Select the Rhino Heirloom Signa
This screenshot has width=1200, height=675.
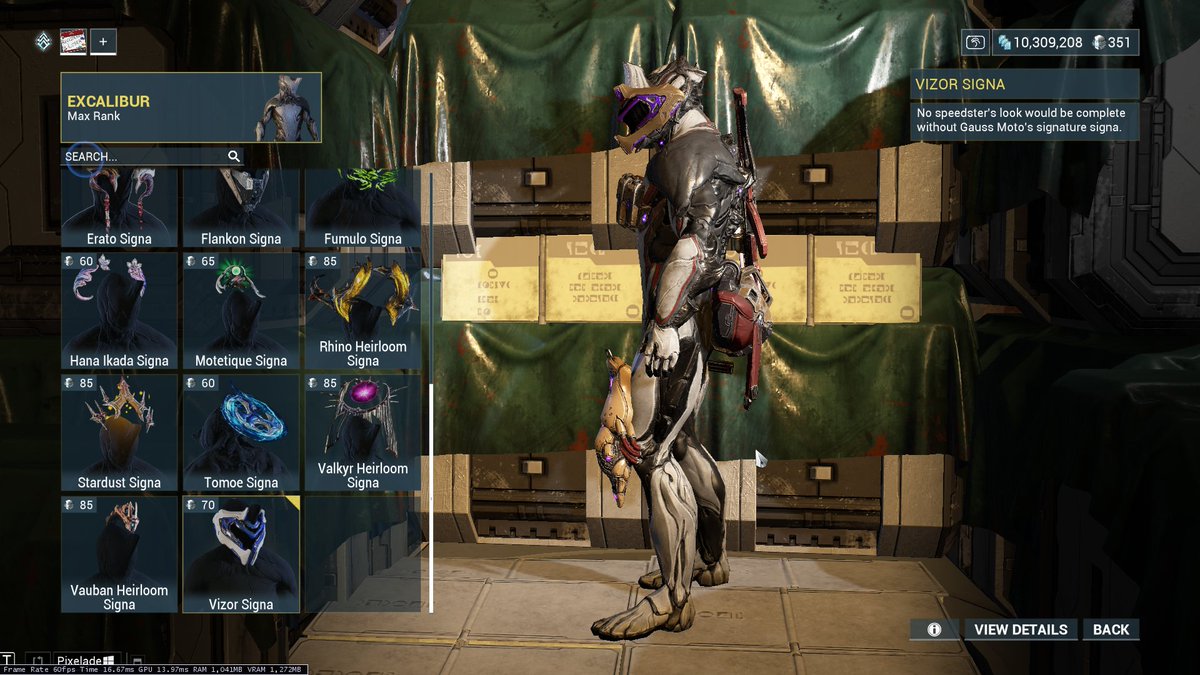click(363, 311)
